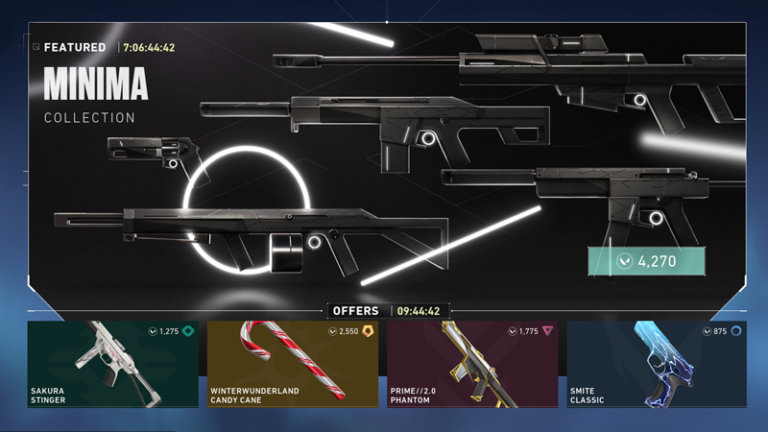View the Prime//2.0 Phantom offer

[474, 364]
